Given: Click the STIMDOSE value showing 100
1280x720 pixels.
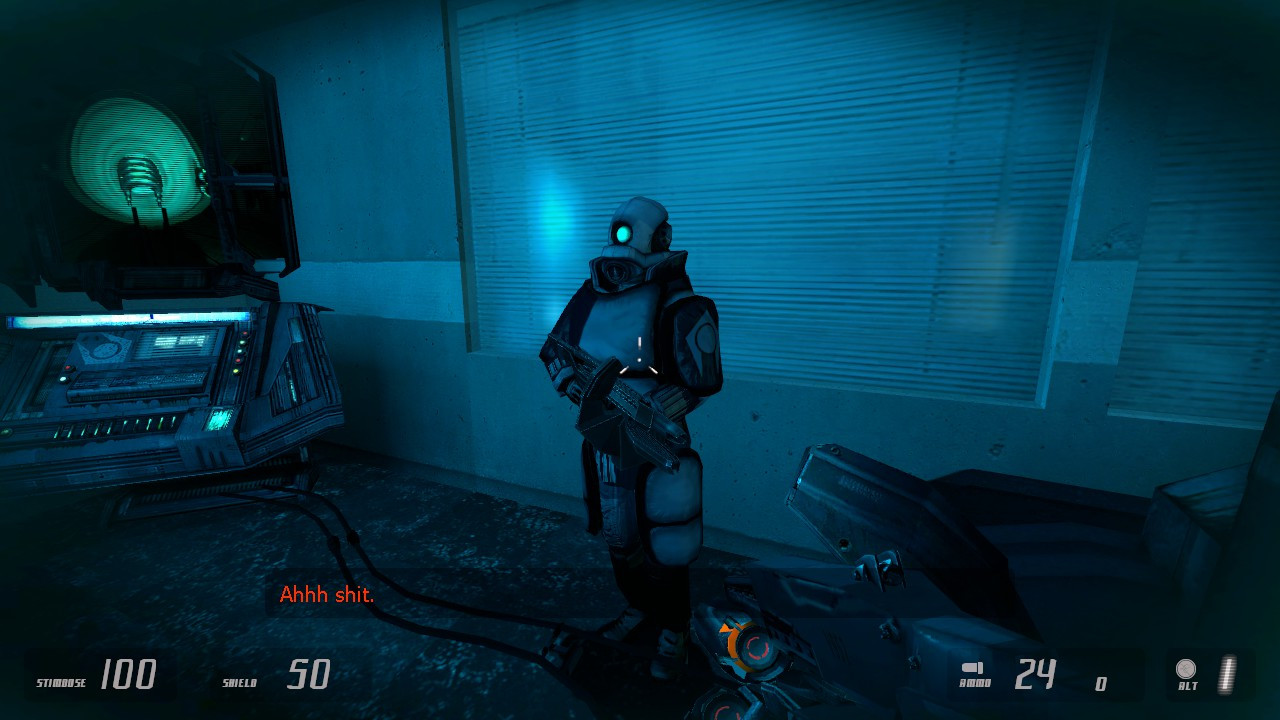Looking at the screenshot, I should pos(130,674).
